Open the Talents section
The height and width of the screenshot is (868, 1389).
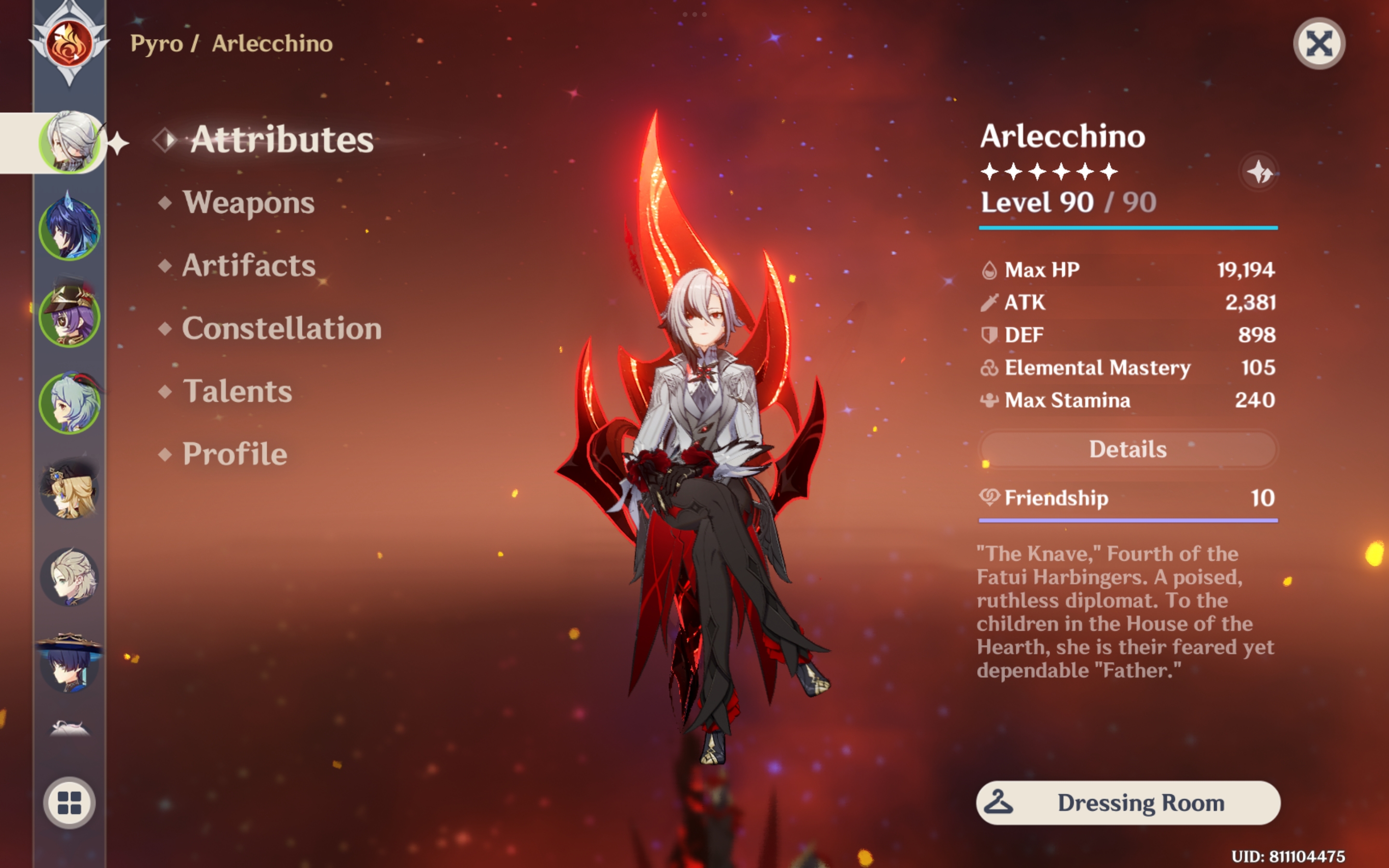(237, 392)
